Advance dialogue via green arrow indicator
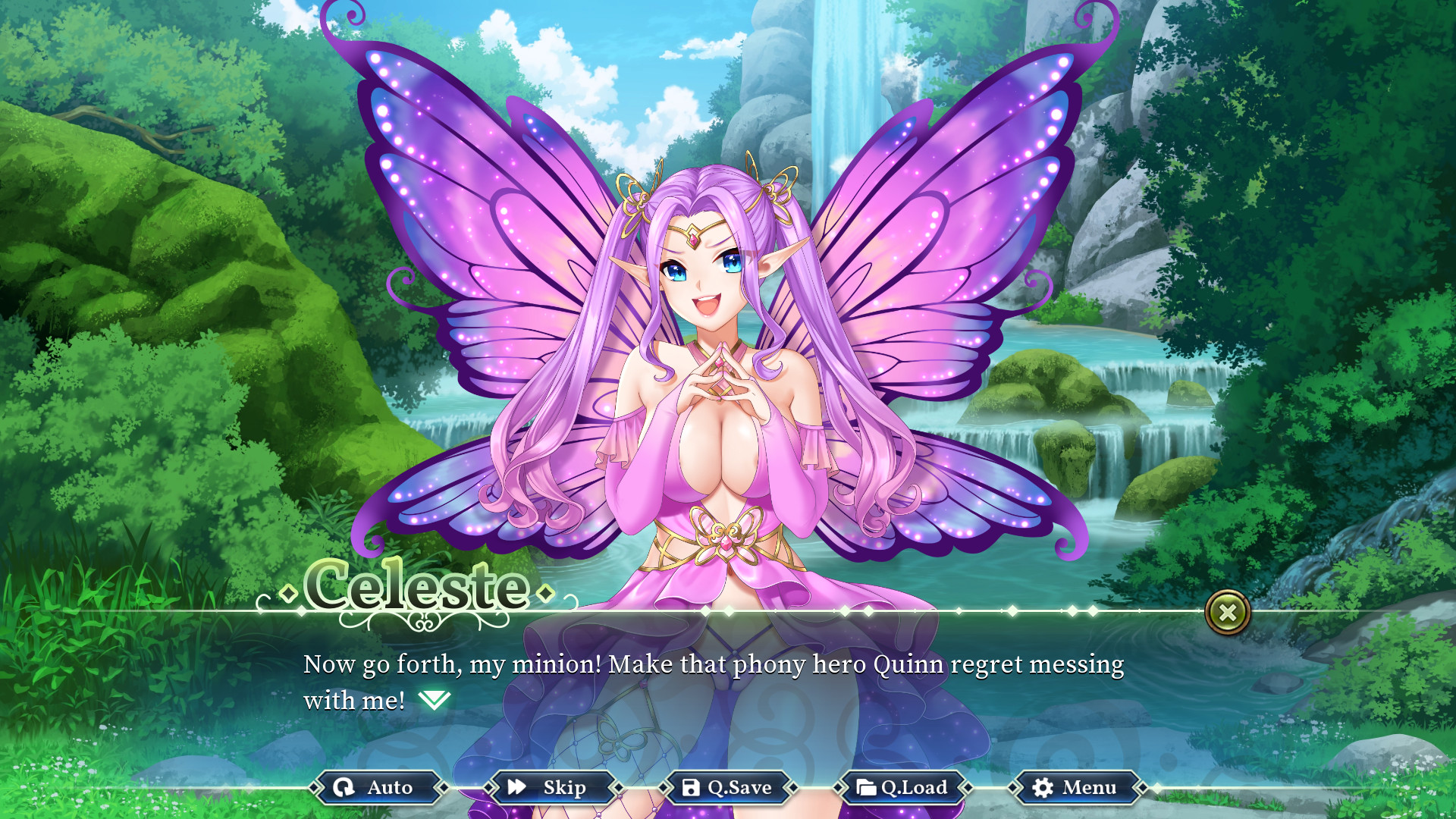This screenshot has height=819, width=1456. tap(435, 700)
